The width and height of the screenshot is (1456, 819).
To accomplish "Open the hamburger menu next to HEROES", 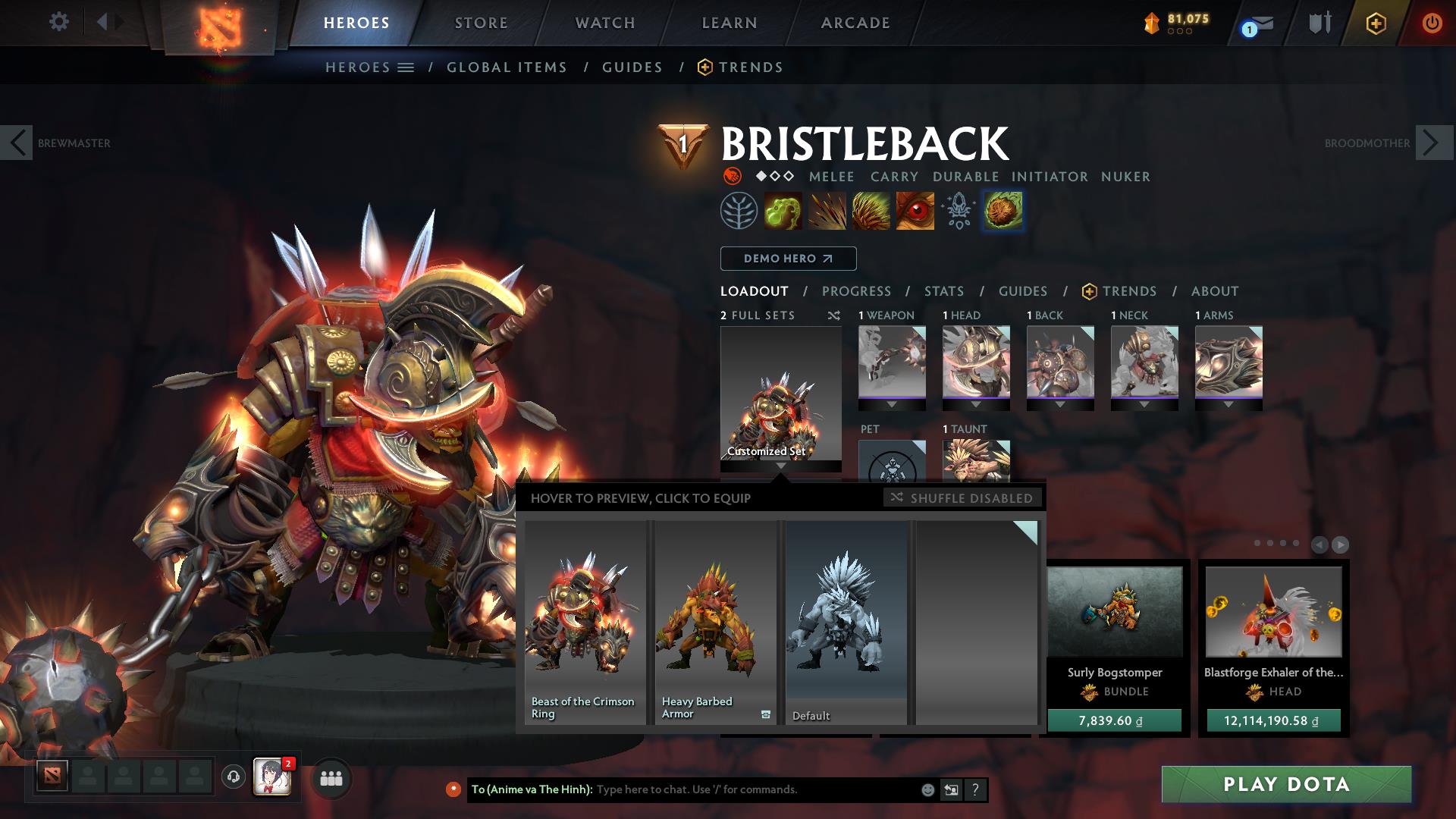I will [407, 67].
